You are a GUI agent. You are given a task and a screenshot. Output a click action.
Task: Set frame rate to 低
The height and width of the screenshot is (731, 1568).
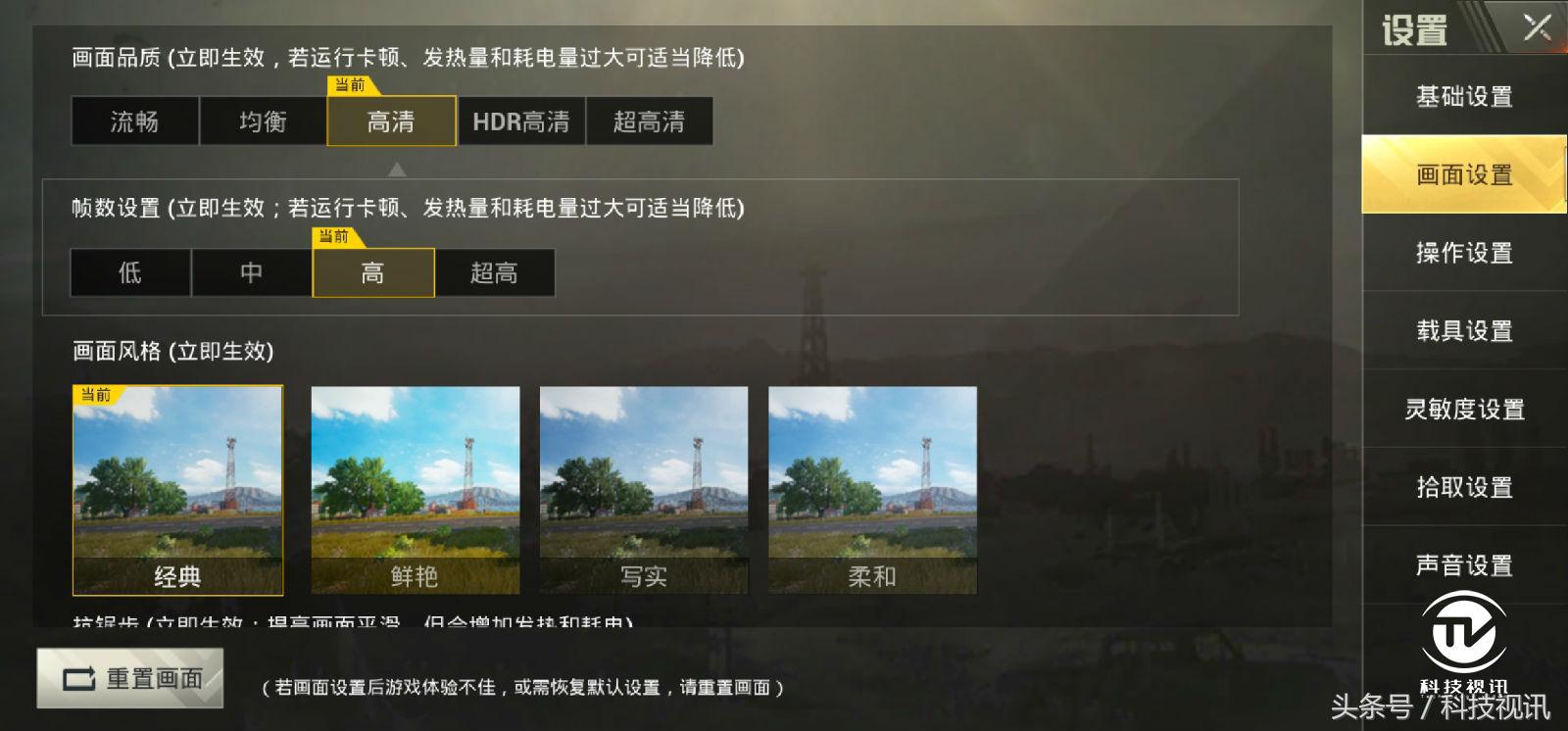[x=129, y=272]
